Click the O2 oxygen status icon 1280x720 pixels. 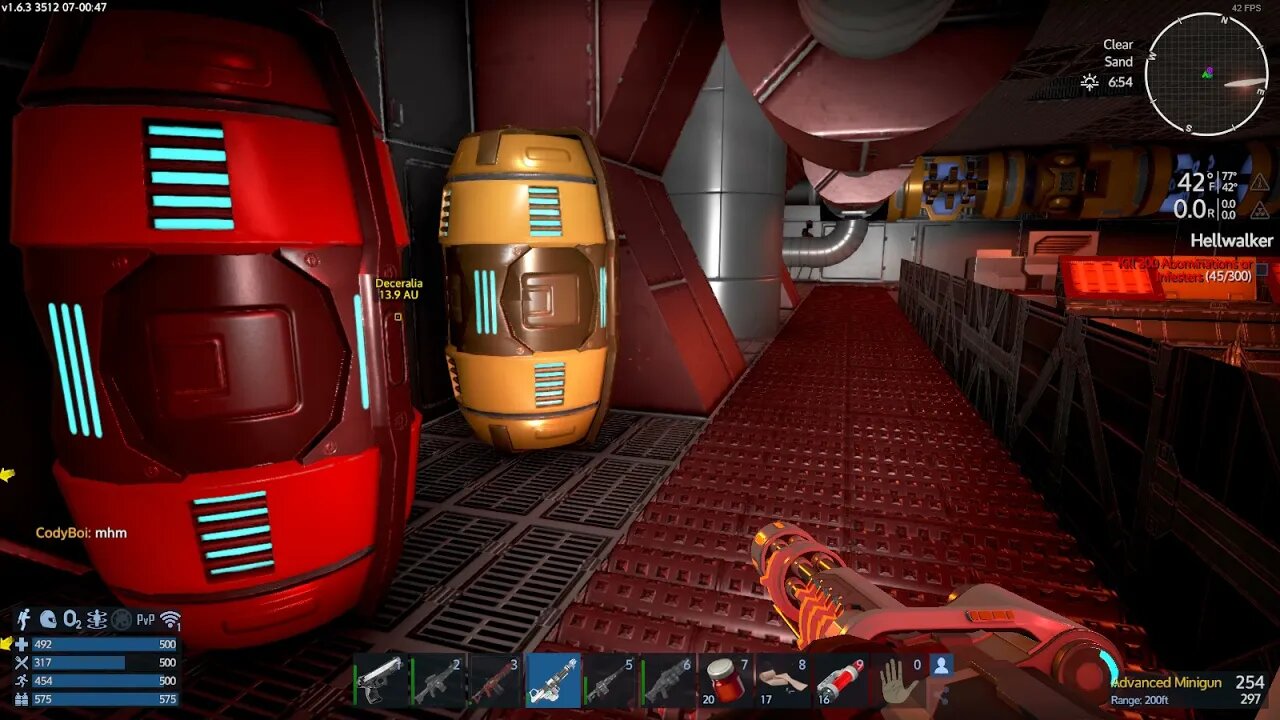tap(72, 620)
